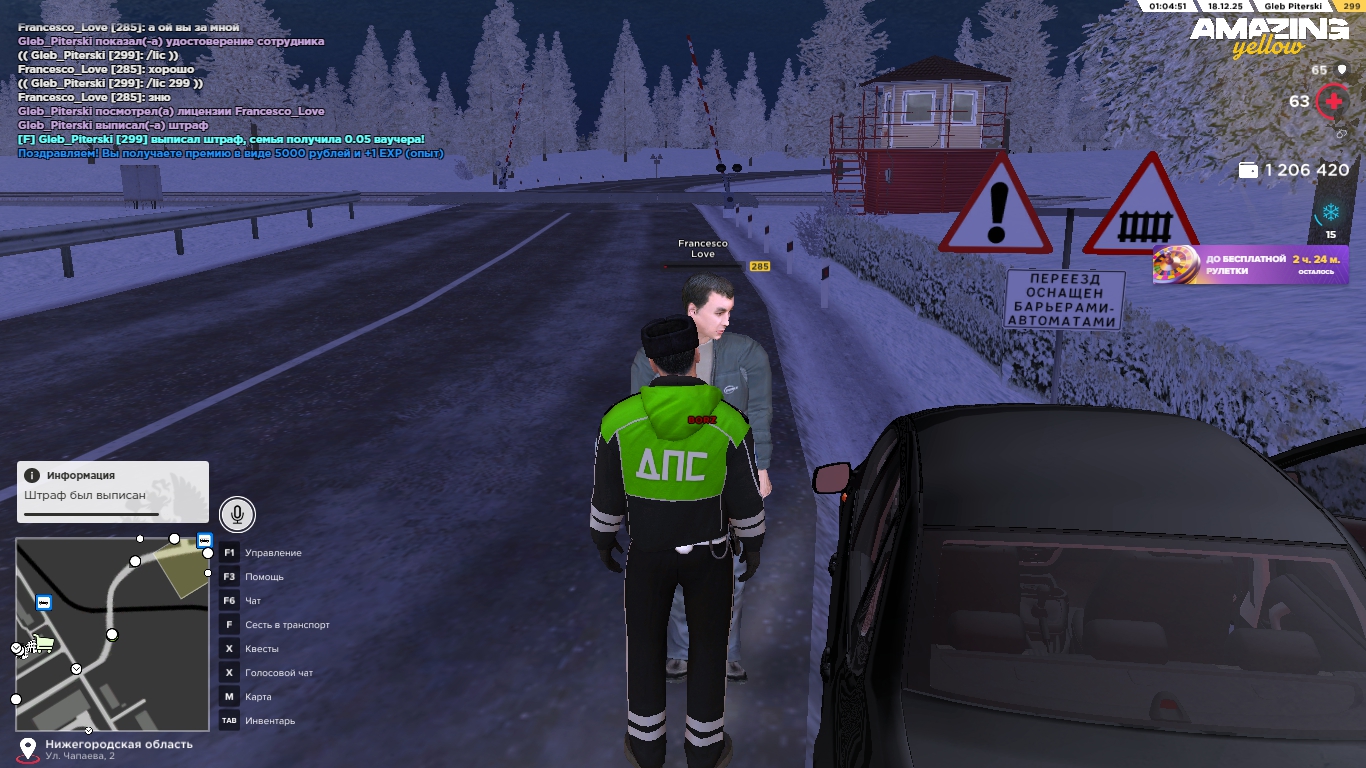The height and width of the screenshot is (768, 1366).
Task: Dismiss the Информация fine notification
Action: click(112, 491)
